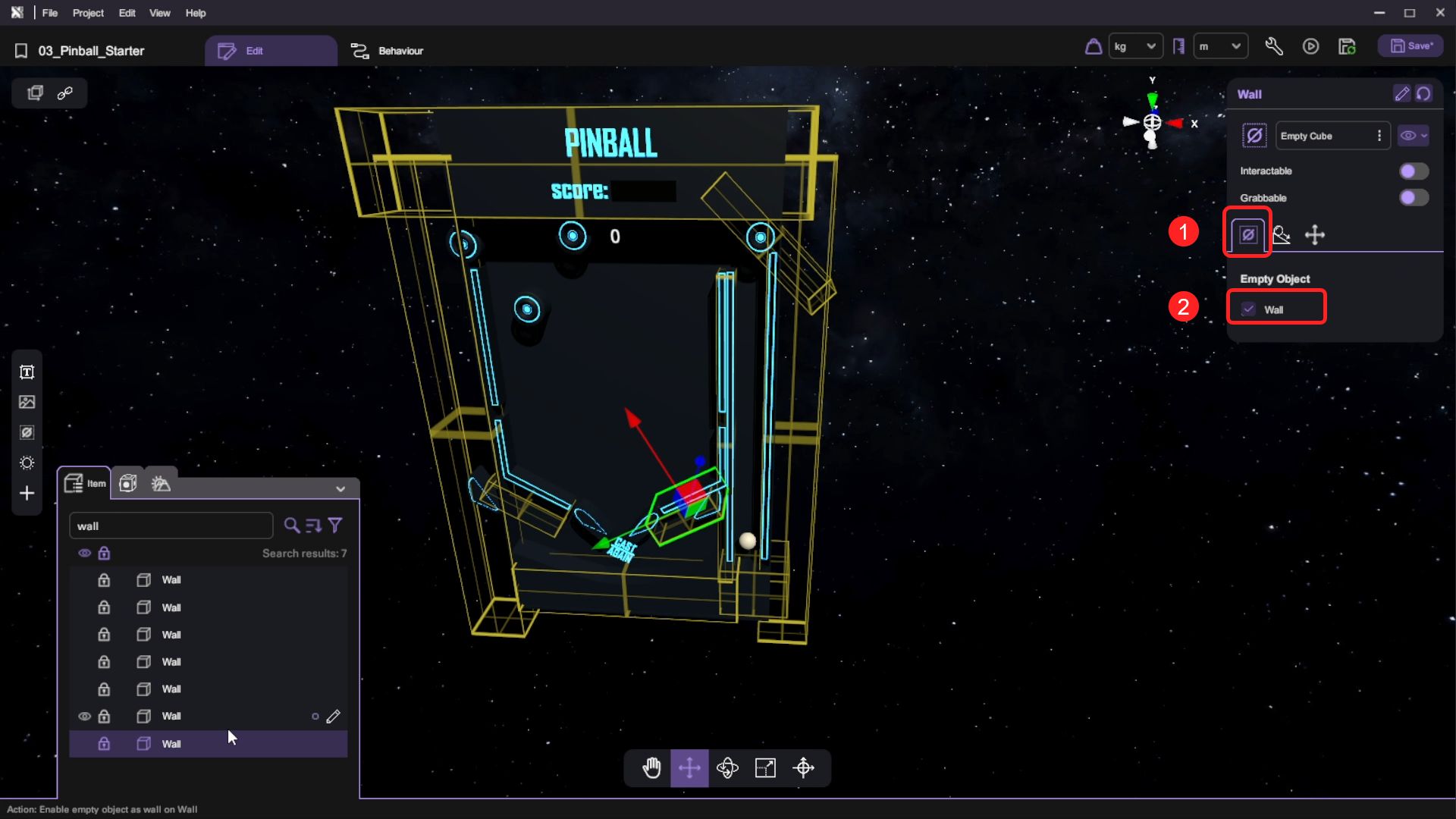Screen dimensions: 1456x819
Task: Switch to the Behaviour tab
Action: (388, 51)
